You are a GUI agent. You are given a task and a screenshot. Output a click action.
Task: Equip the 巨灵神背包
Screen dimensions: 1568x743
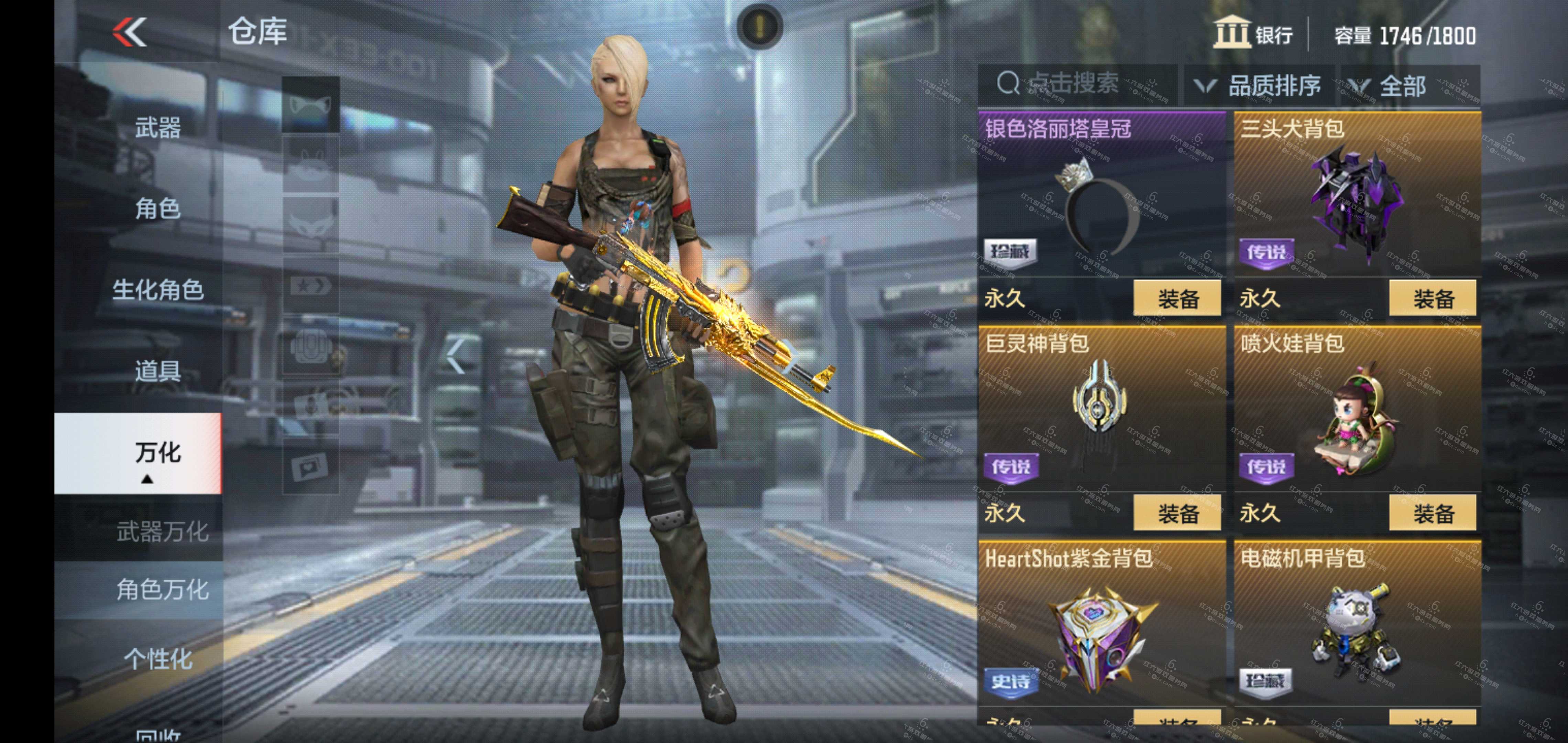pos(1177,513)
